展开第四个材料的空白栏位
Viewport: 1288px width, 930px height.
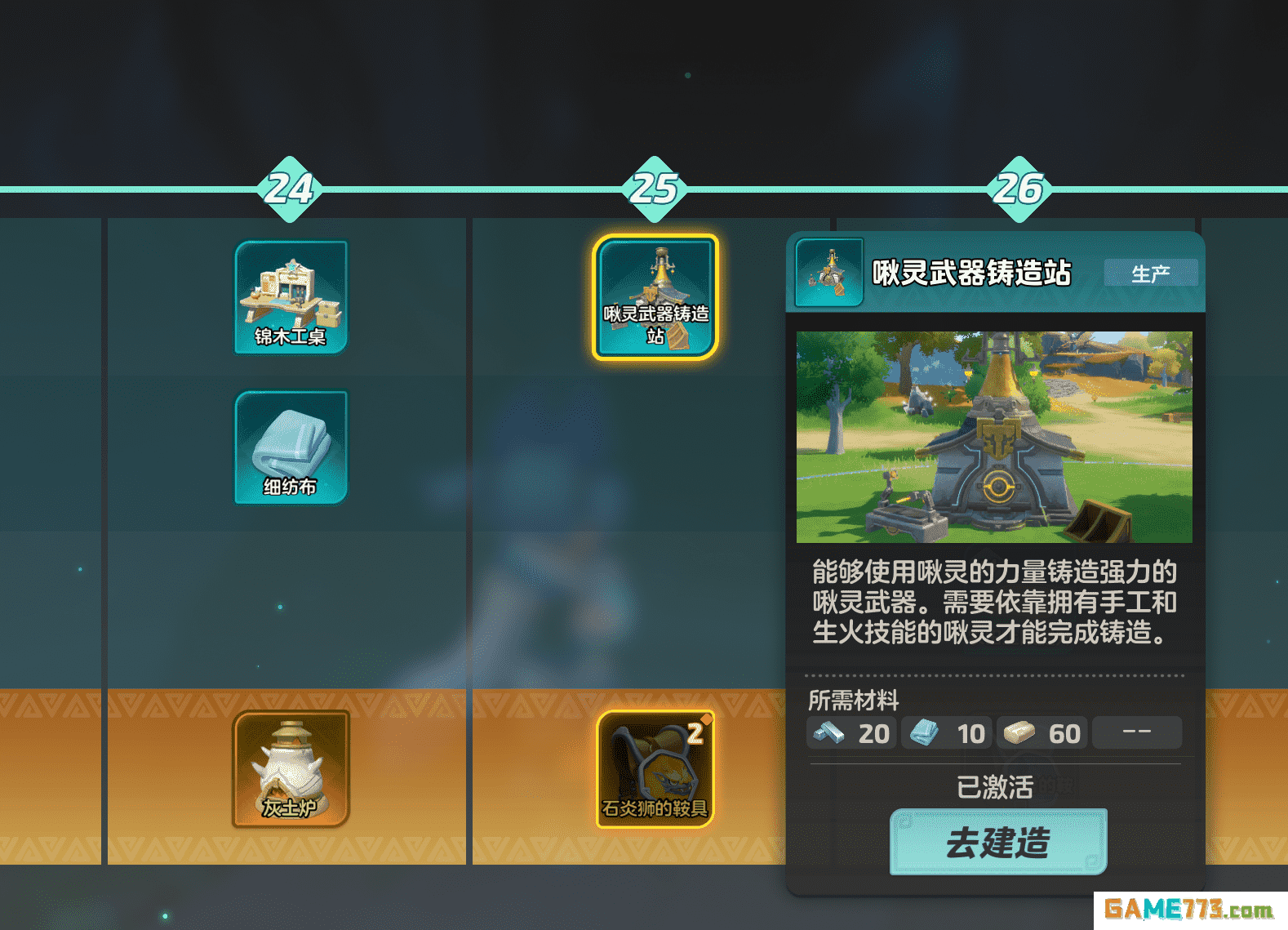(x=1137, y=732)
